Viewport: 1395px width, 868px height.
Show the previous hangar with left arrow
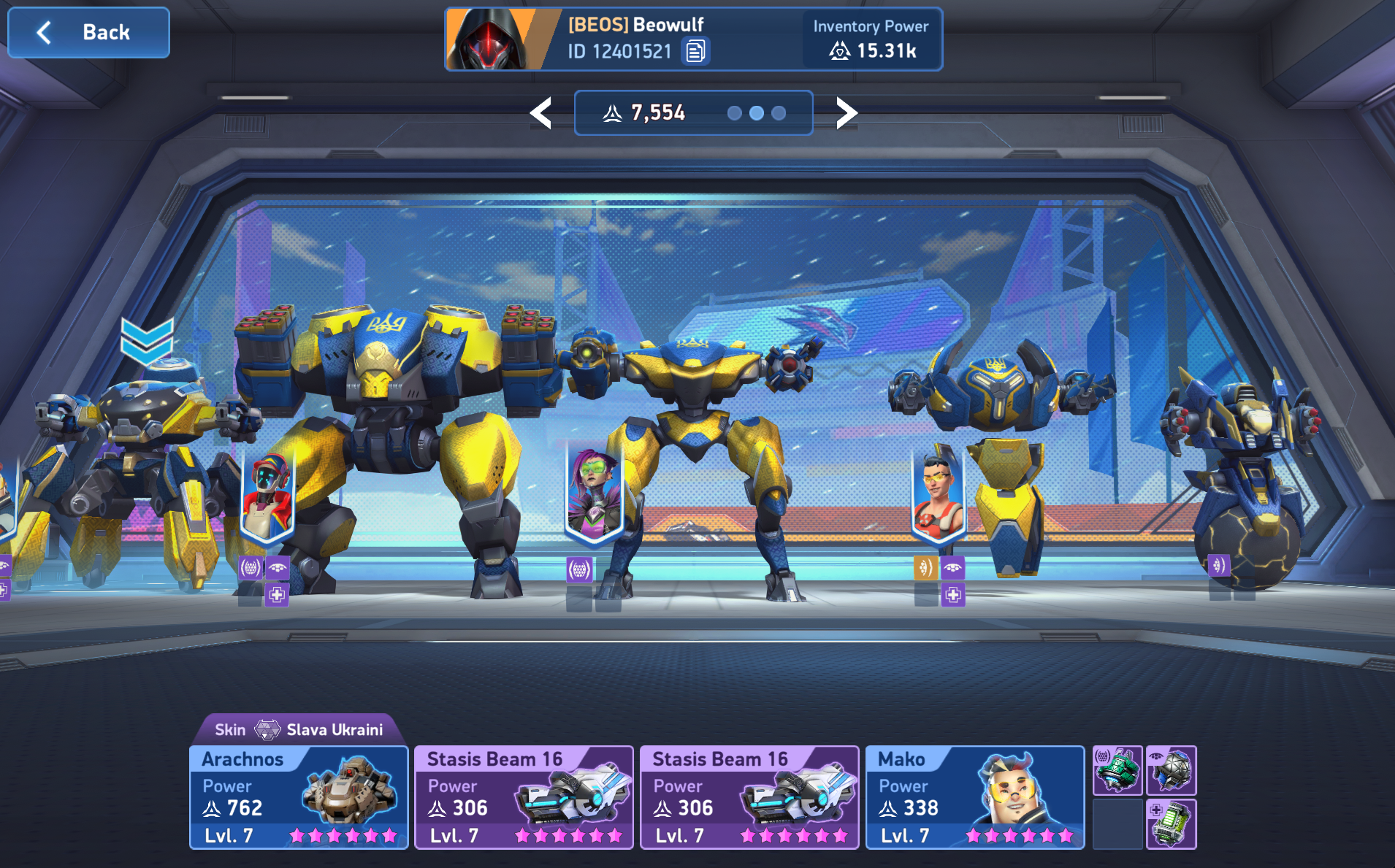coord(541,113)
